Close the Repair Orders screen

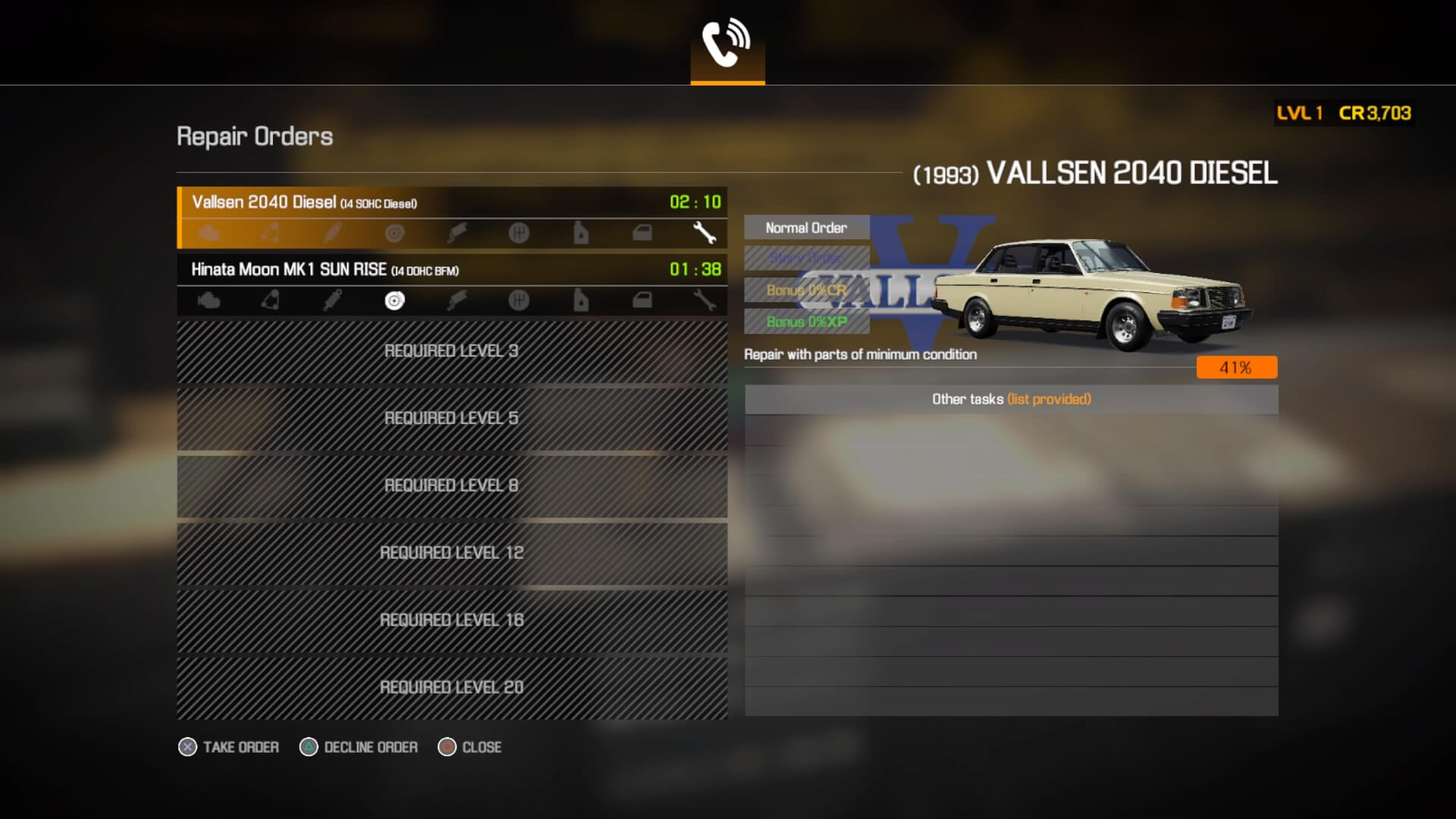470,748
